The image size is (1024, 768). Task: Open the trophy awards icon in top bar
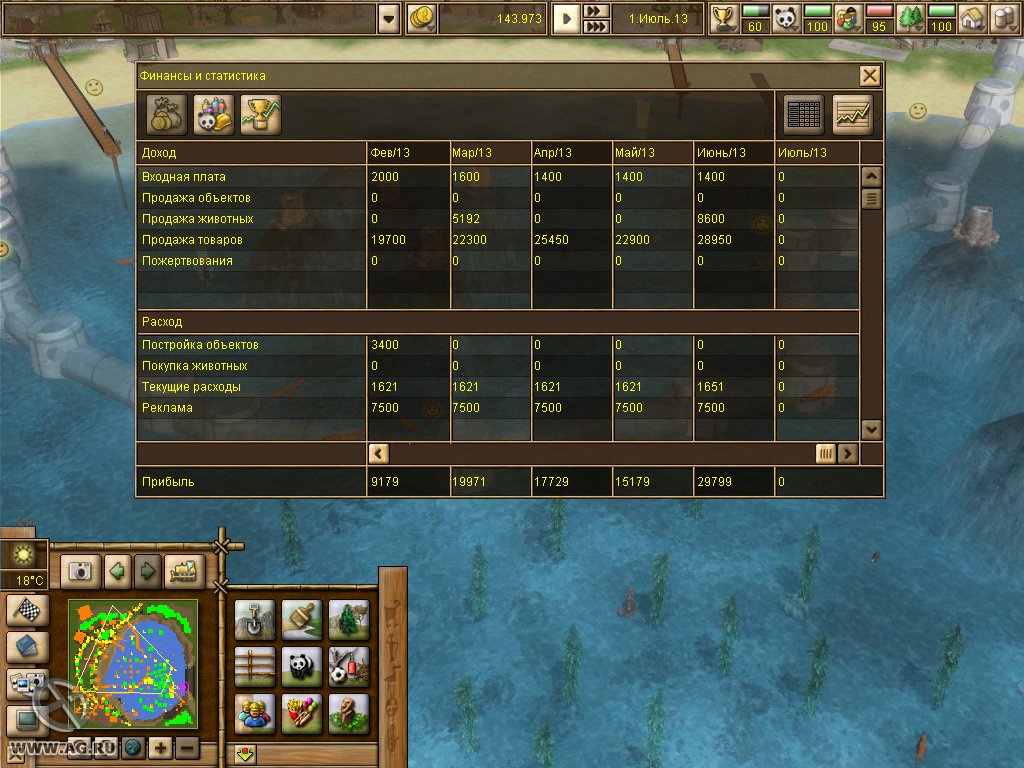tap(723, 18)
